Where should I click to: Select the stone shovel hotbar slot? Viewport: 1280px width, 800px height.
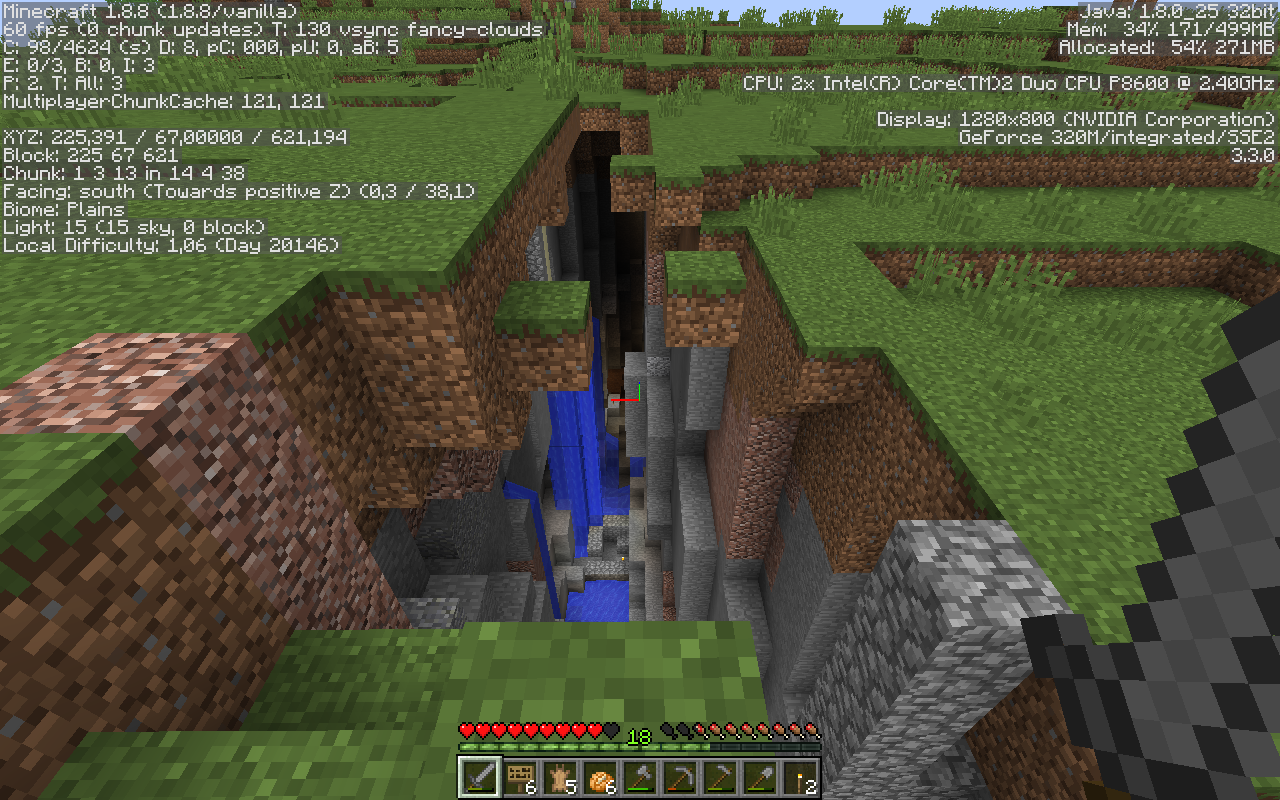[759, 776]
